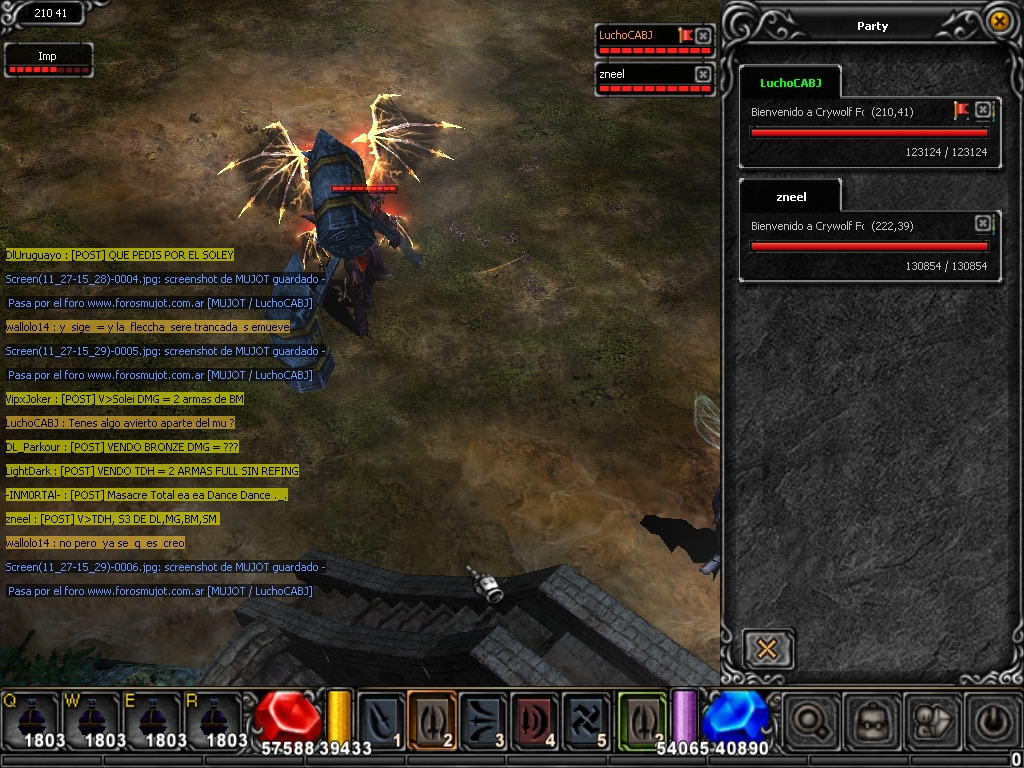Image resolution: width=1024 pixels, height=768 pixels.
Task: Click the X button at the Party panel's bottom
Action: click(x=767, y=649)
